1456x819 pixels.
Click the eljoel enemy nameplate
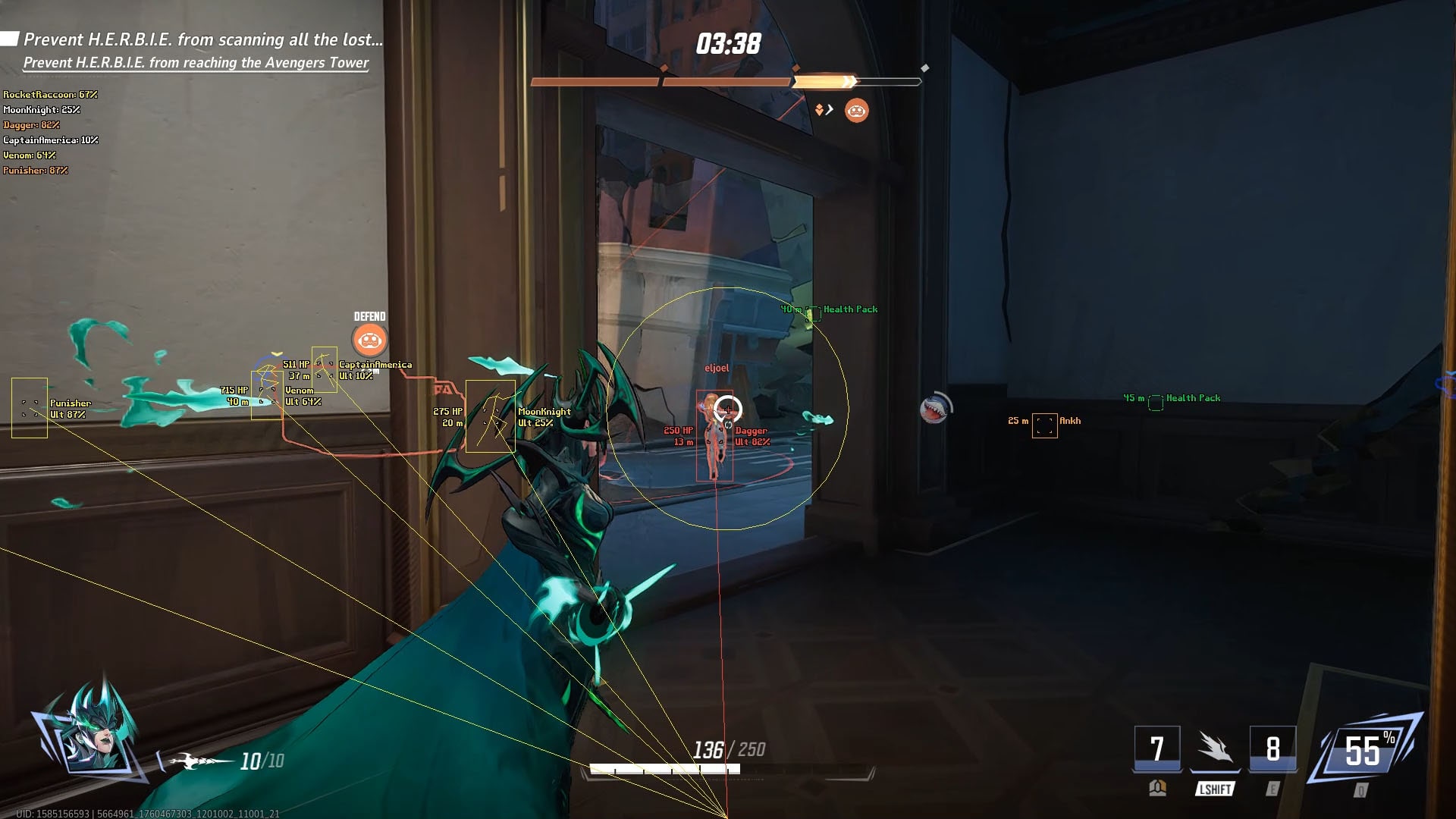[x=717, y=367]
